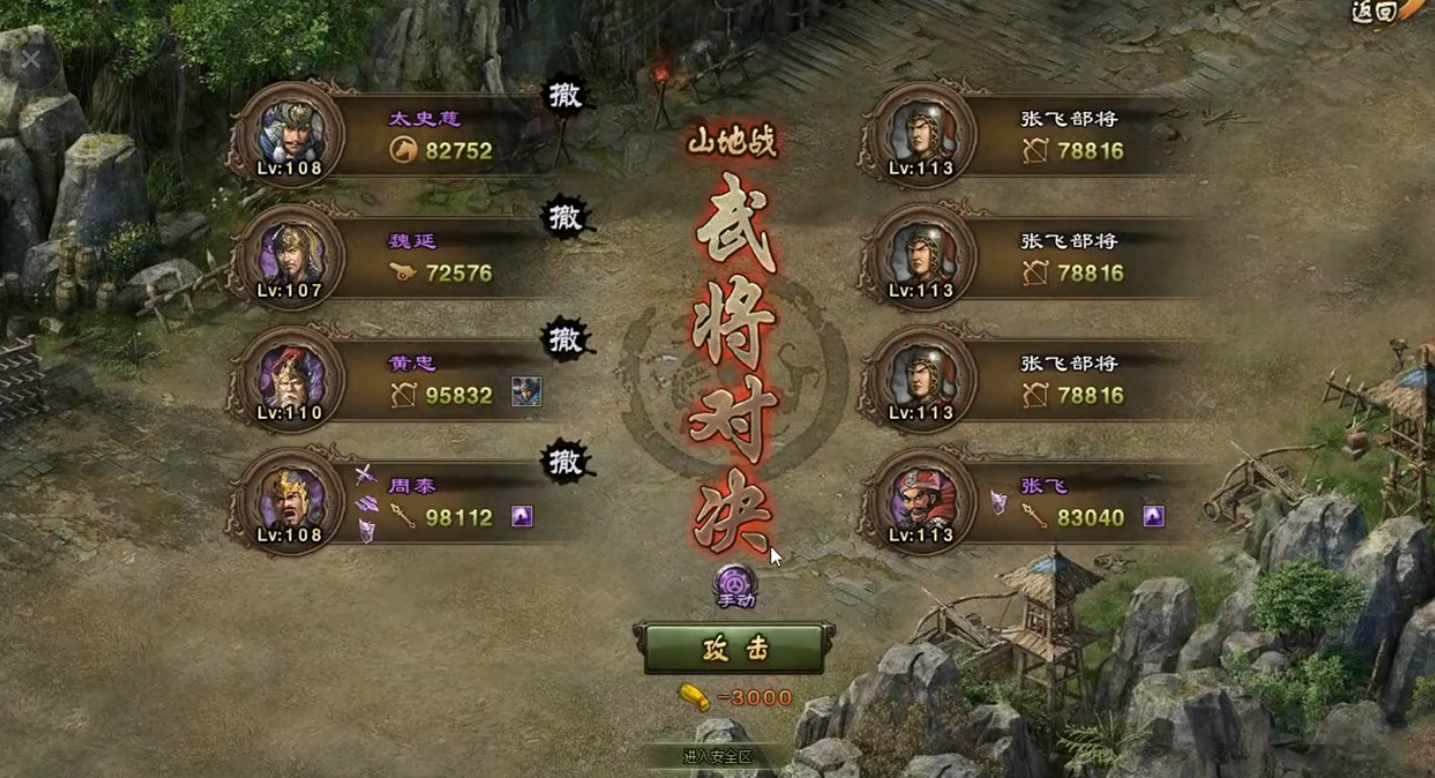Withdraw 黄忠 with his 撤 button
The height and width of the screenshot is (778, 1435).
point(566,339)
